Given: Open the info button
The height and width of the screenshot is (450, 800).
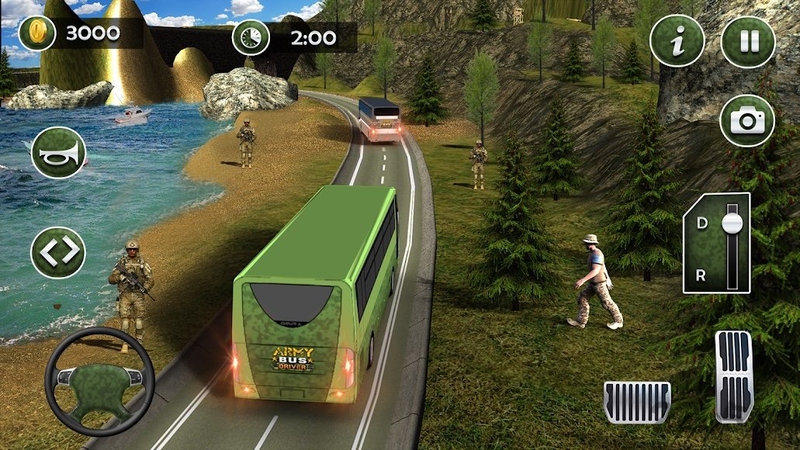Looking at the screenshot, I should tap(677, 42).
